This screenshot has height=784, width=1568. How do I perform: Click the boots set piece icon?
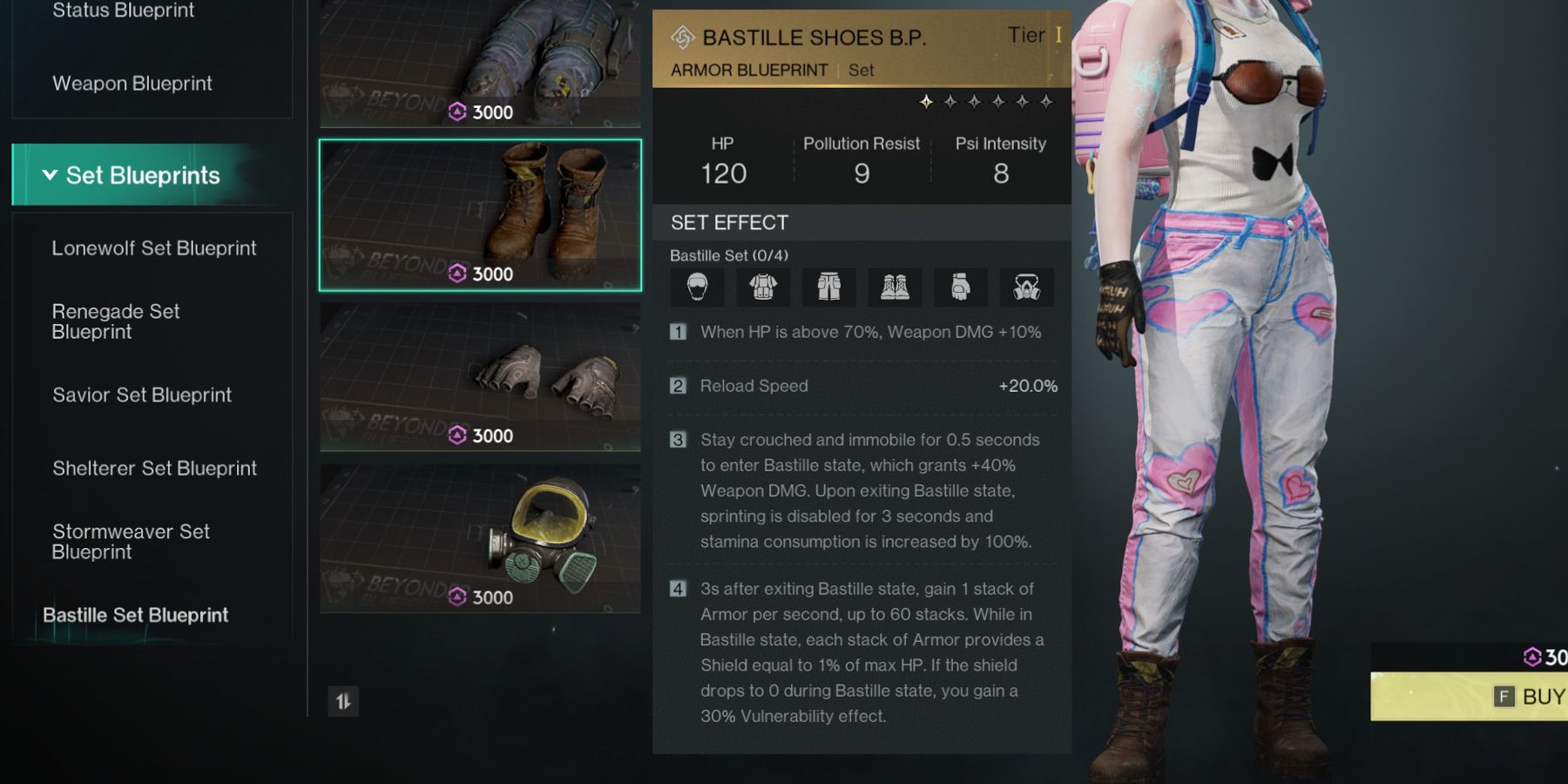point(895,287)
